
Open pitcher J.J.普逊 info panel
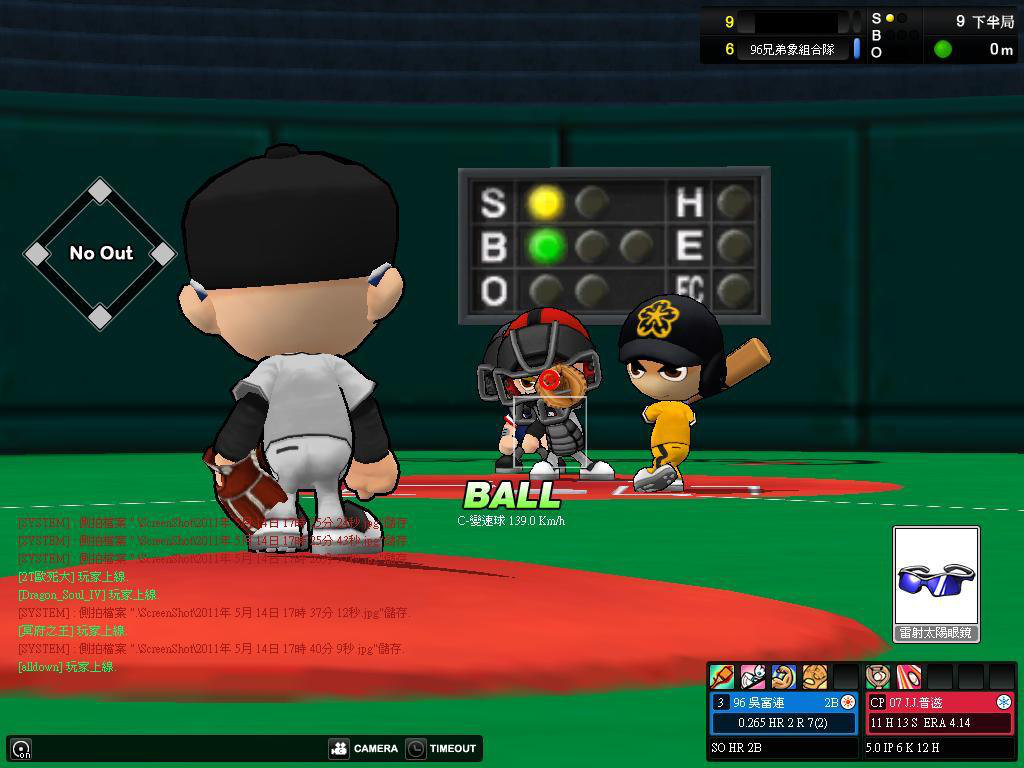point(939,712)
